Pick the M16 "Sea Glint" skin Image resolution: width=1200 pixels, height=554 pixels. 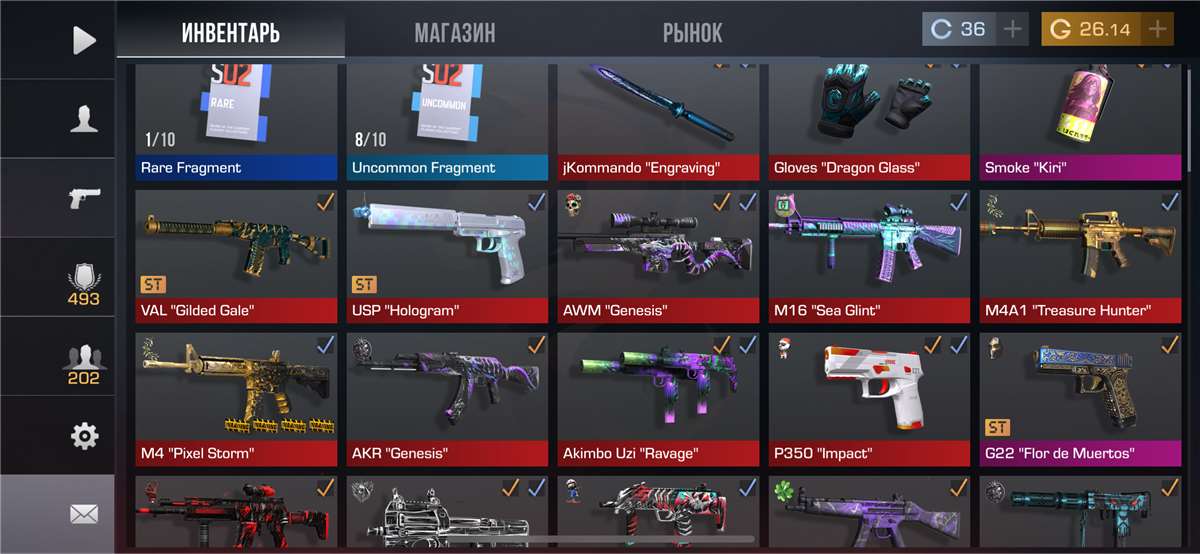[x=869, y=255]
